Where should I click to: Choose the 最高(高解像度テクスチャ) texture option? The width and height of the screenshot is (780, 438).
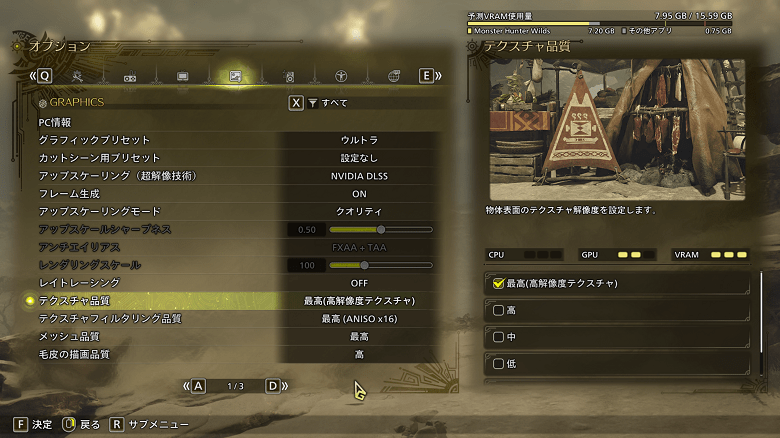pos(615,284)
